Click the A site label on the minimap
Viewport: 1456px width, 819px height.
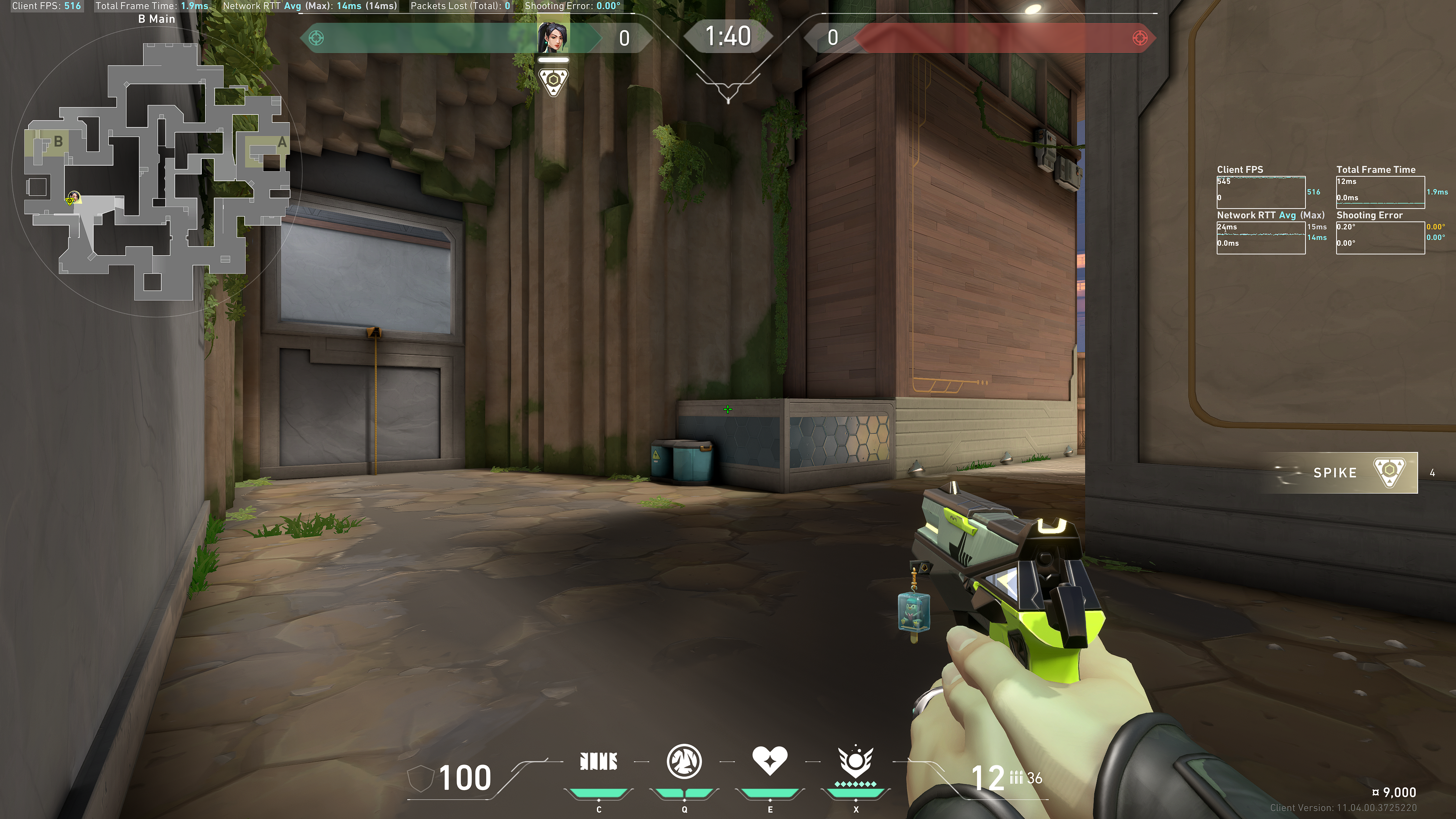click(281, 143)
